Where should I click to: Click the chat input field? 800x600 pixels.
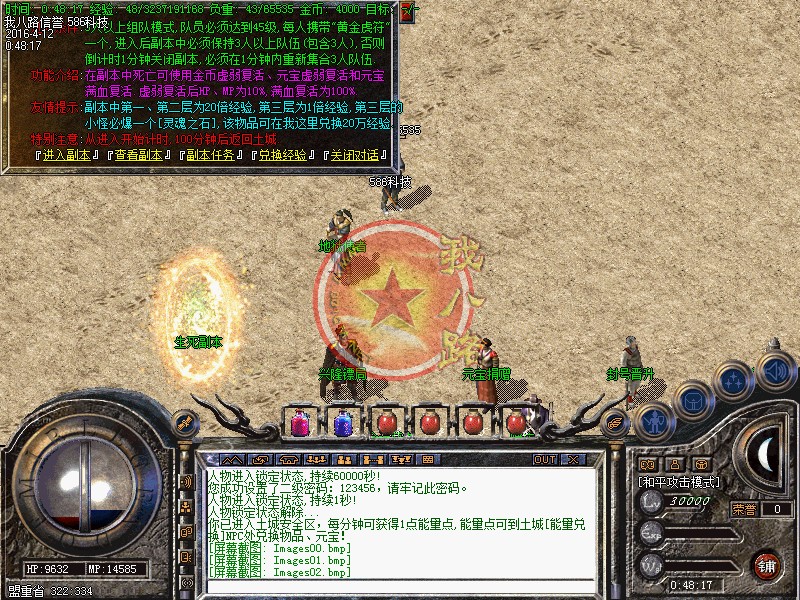click(400, 585)
